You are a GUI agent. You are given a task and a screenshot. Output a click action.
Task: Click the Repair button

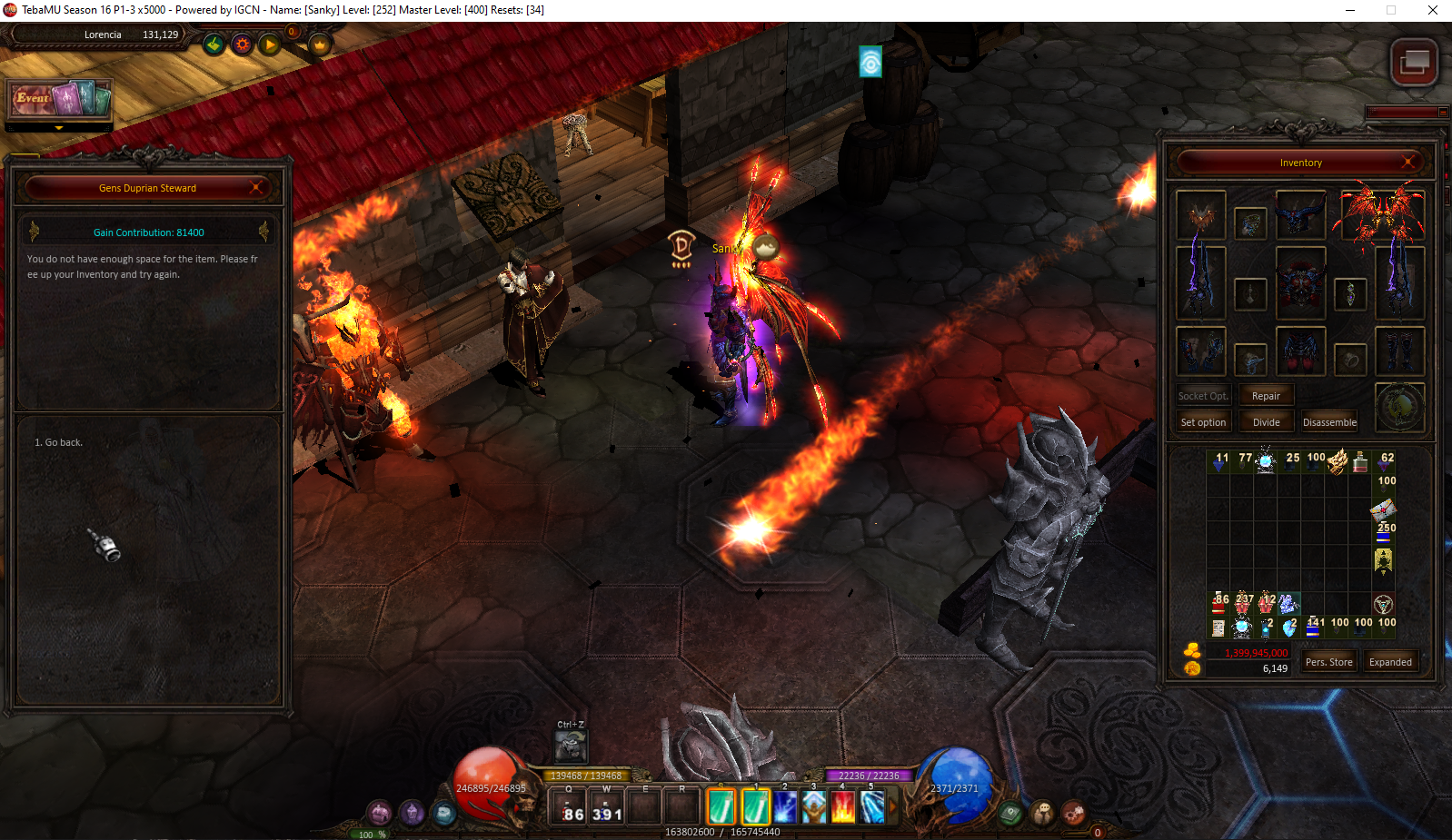pos(1266,396)
